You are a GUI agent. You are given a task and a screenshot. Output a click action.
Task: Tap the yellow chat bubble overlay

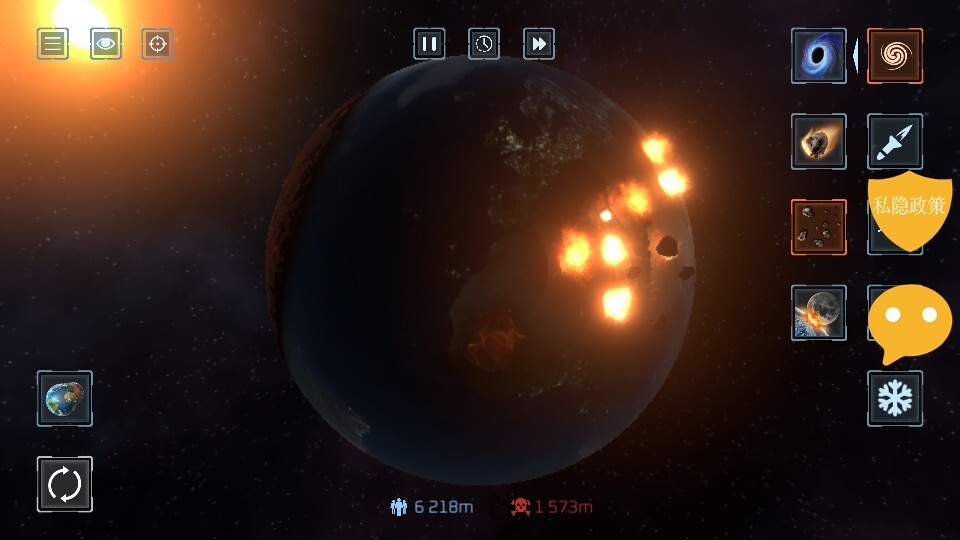909,320
